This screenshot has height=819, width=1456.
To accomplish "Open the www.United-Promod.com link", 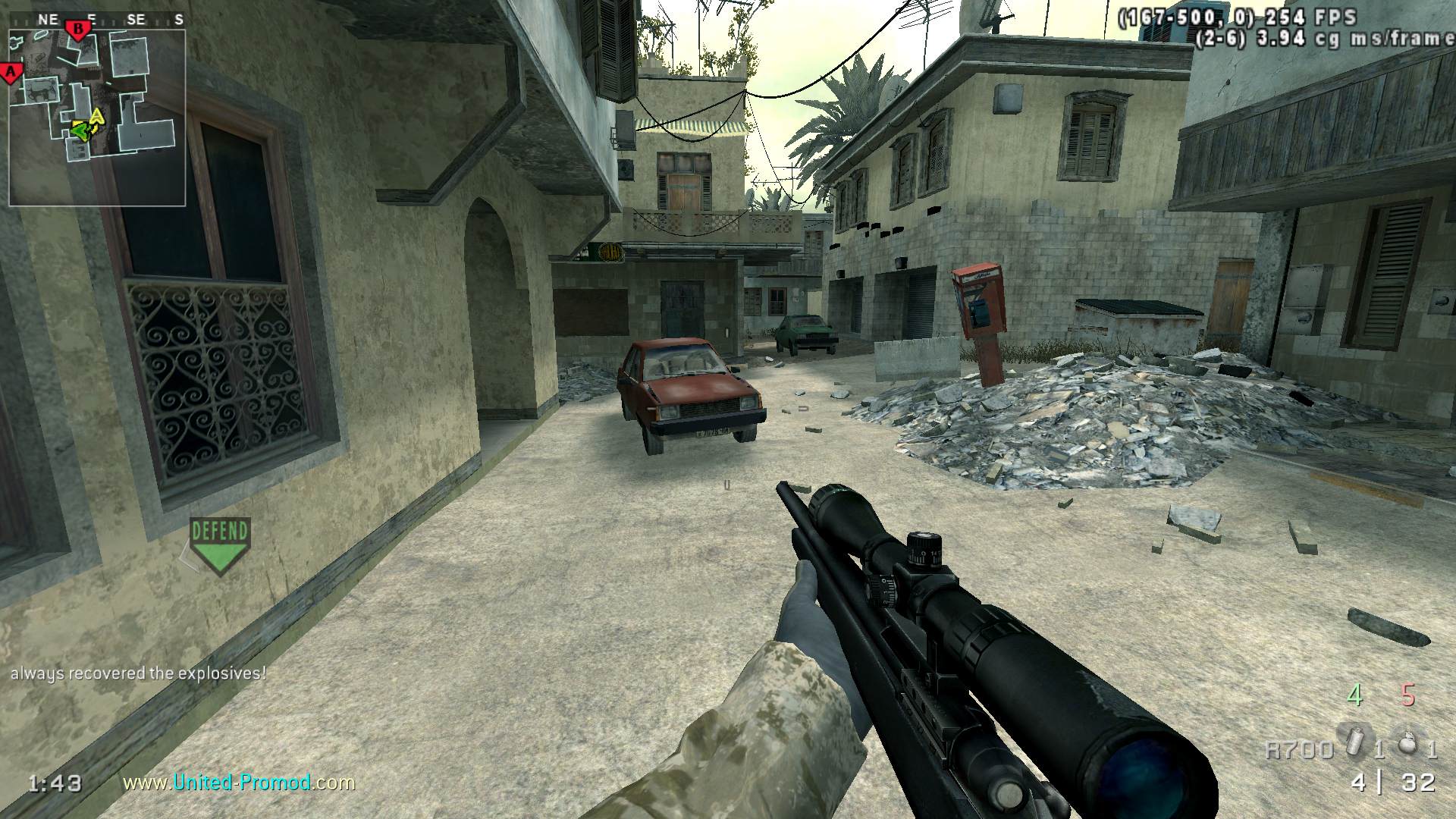I will [x=239, y=782].
